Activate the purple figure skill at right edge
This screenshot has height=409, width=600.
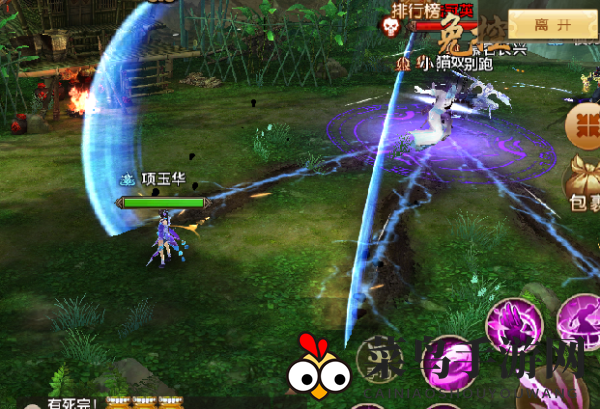[581, 322]
